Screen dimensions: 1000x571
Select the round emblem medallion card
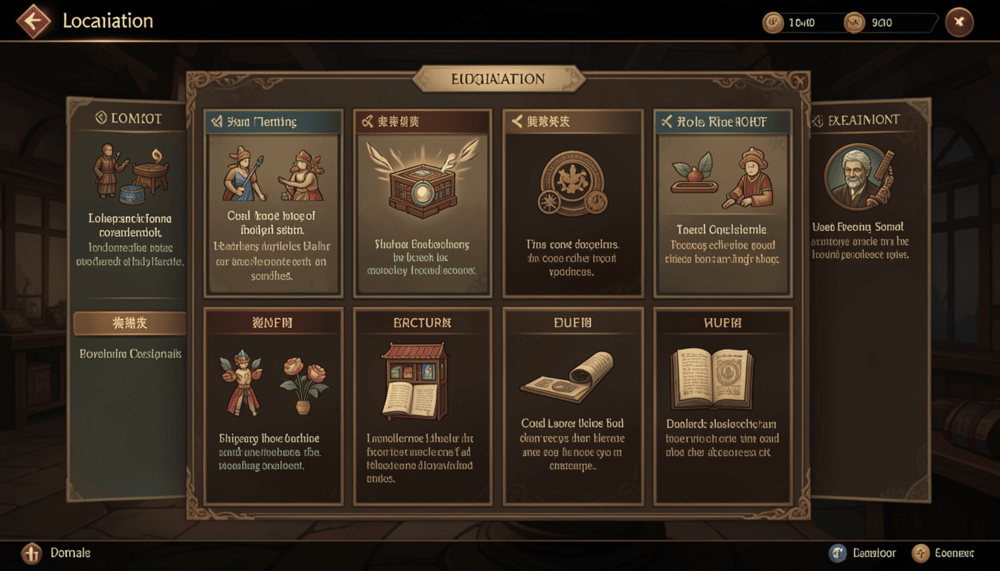(x=572, y=203)
